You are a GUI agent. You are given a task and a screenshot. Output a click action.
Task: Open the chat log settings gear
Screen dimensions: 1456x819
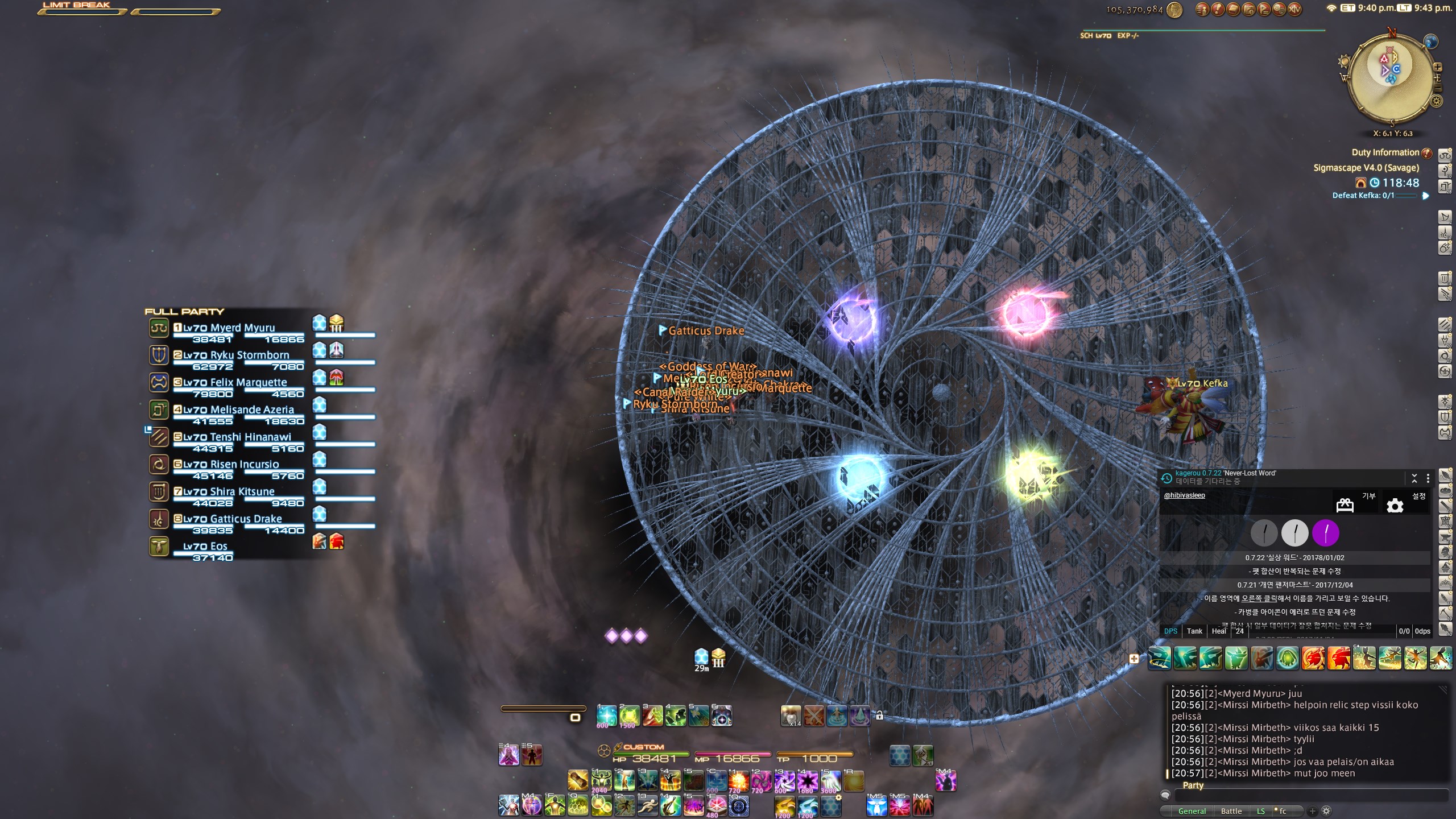(1326, 811)
